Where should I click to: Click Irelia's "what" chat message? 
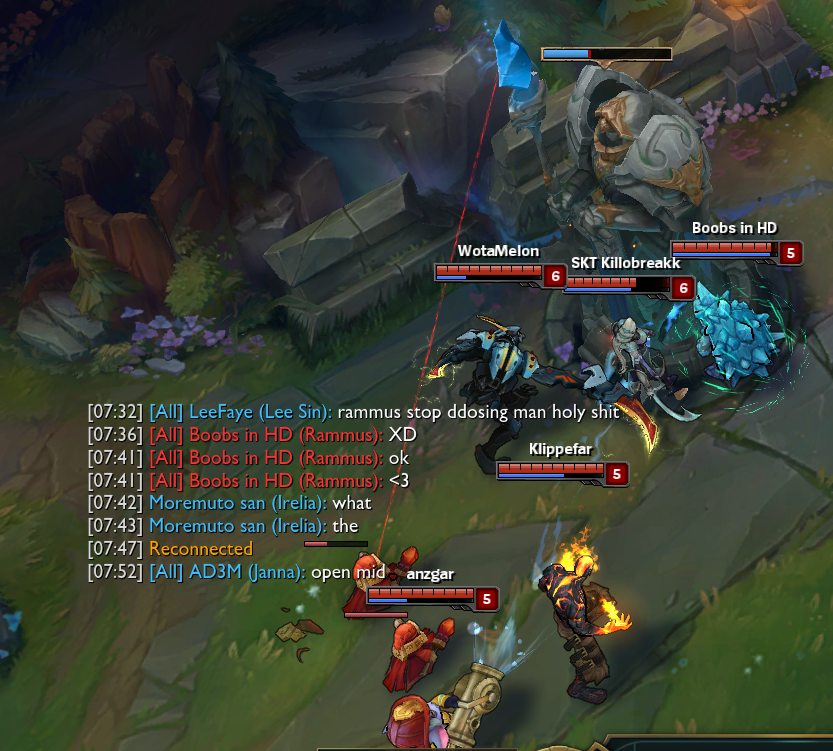351,503
